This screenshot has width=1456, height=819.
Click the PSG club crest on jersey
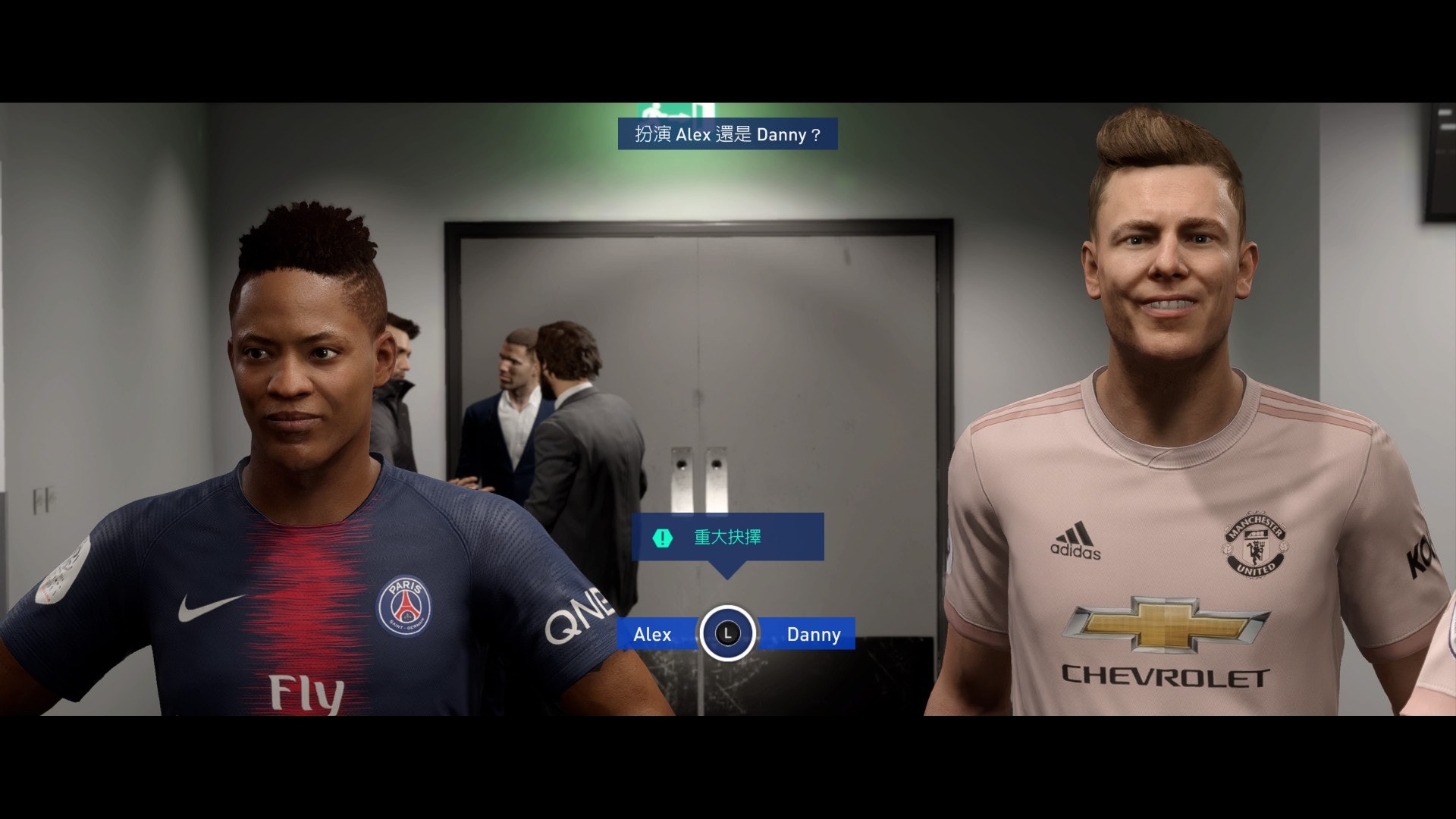click(404, 605)
